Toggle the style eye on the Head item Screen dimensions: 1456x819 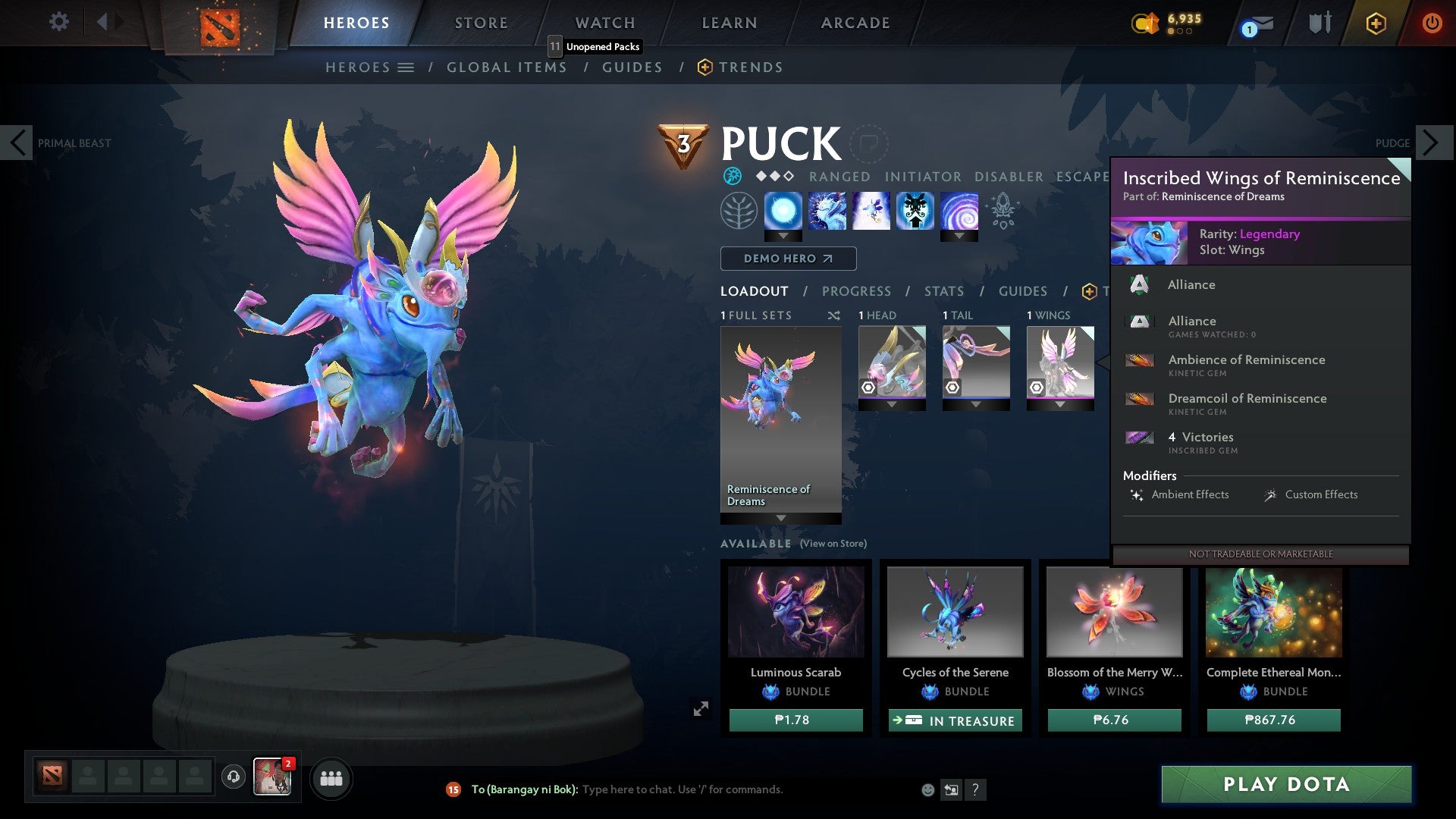pos(868,388)
